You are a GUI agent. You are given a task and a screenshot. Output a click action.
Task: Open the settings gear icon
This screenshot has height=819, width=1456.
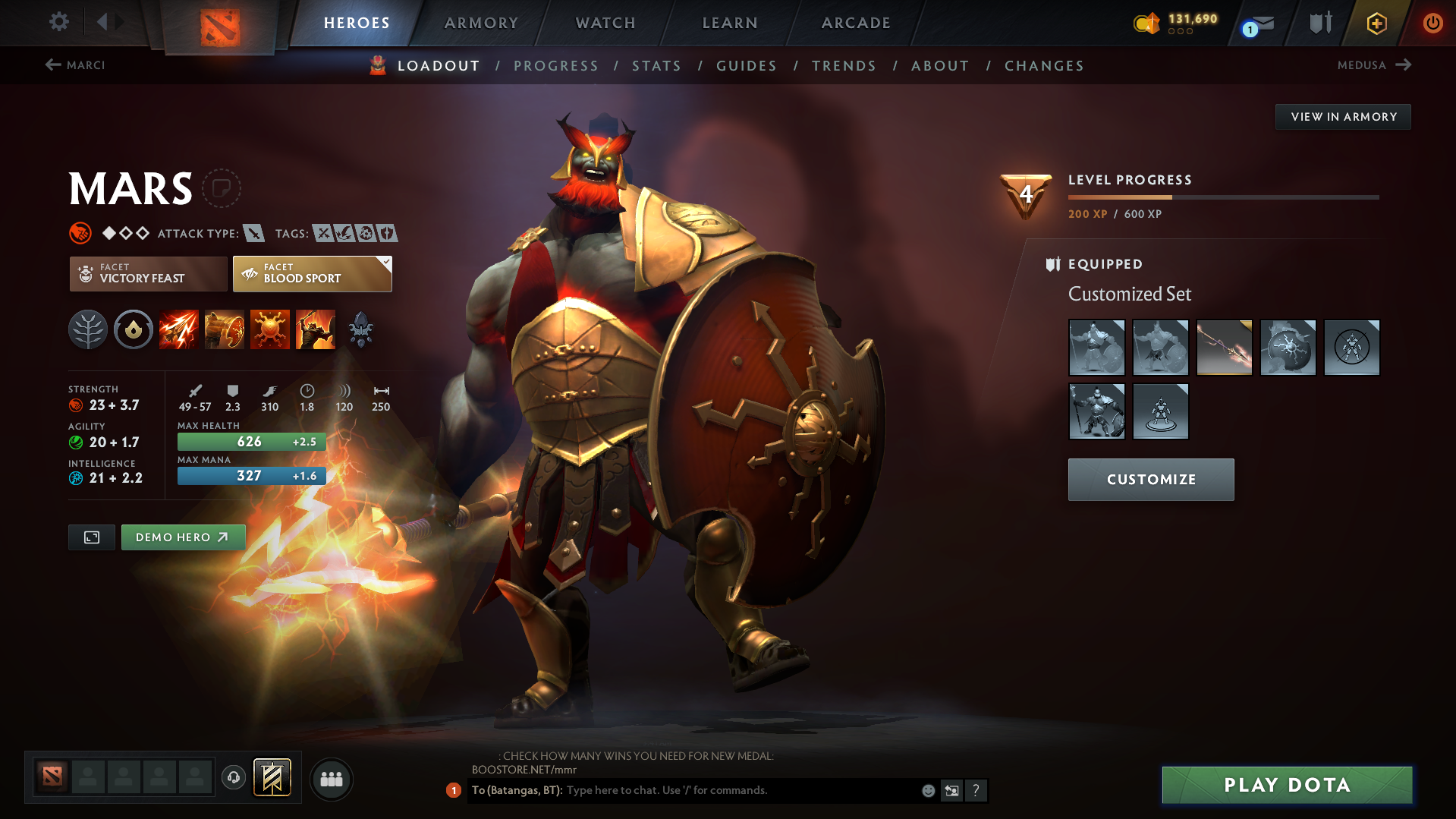tap(58, 22)
